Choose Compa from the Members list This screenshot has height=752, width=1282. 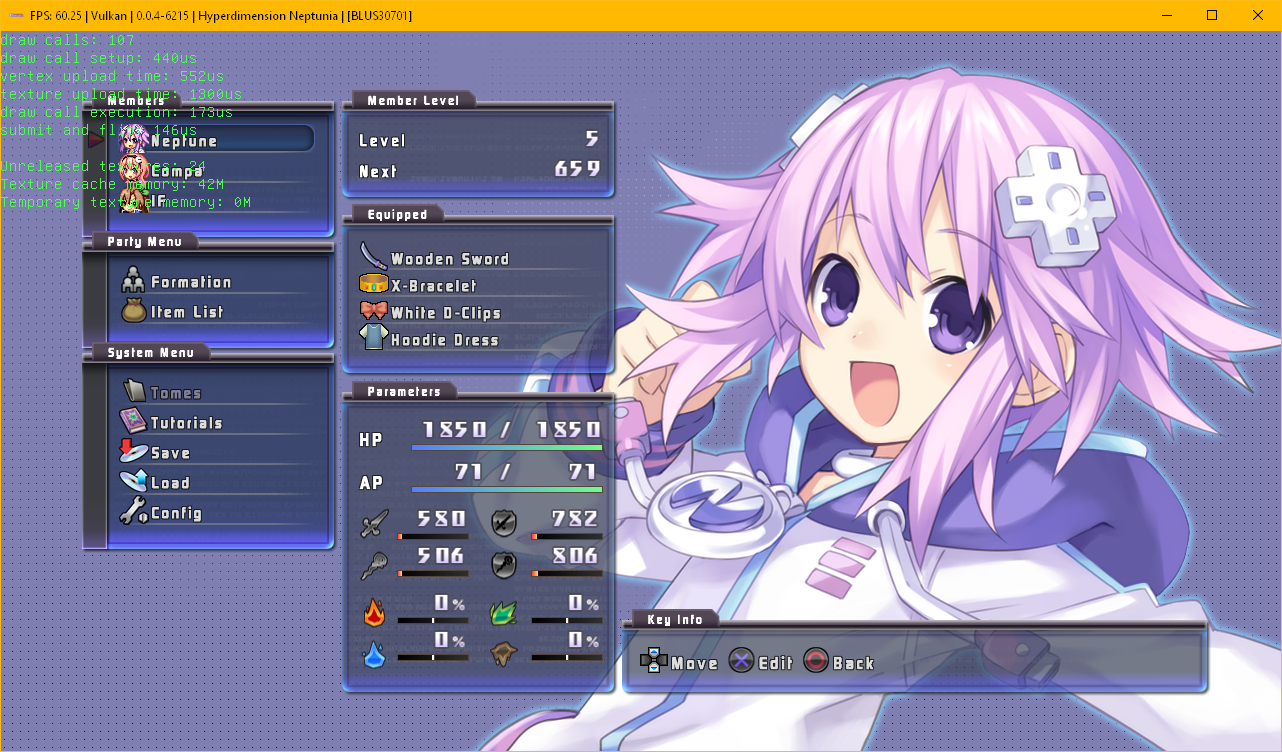coord(176,171)
